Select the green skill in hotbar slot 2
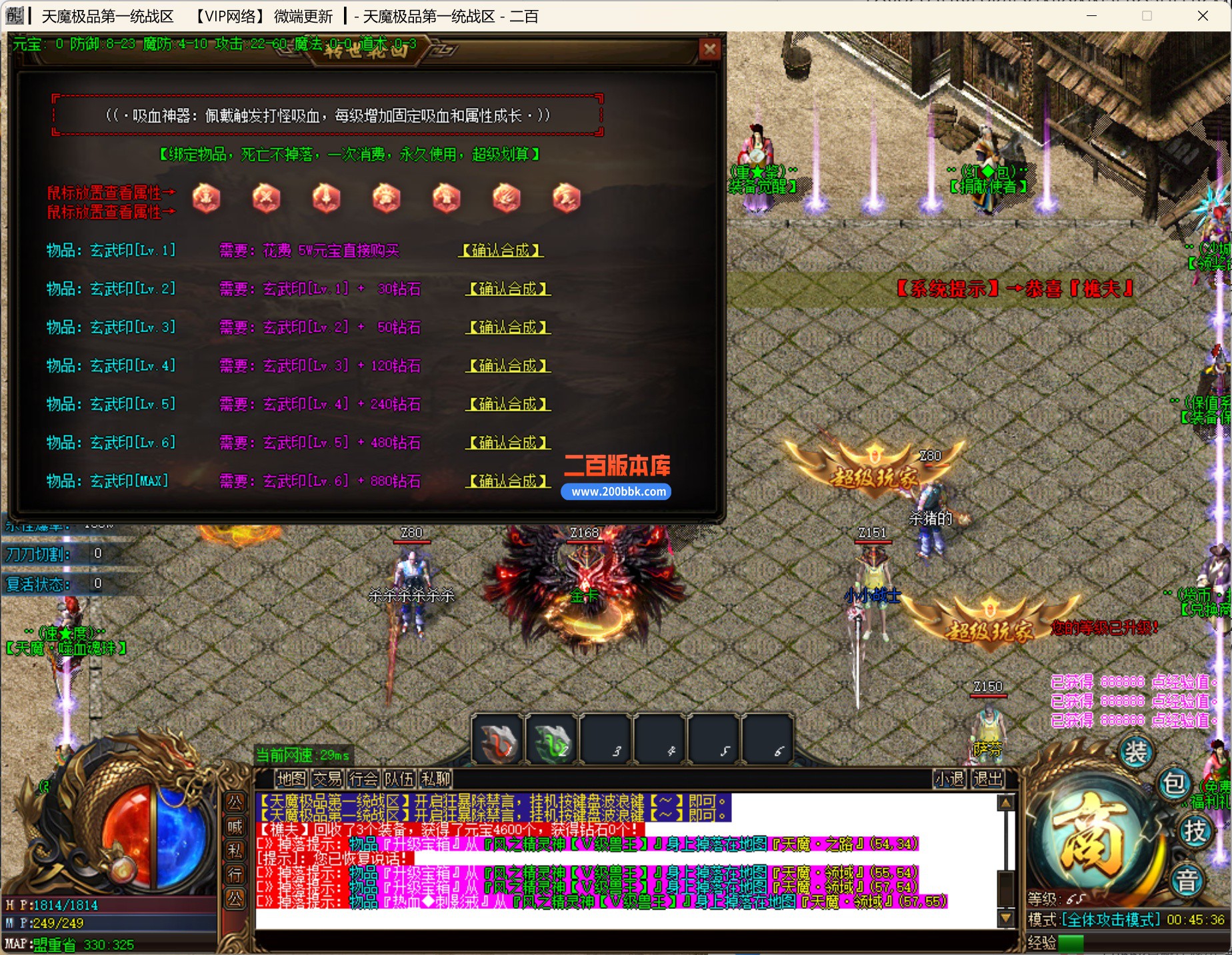The image size is (1232, 955). pos(551,740)
